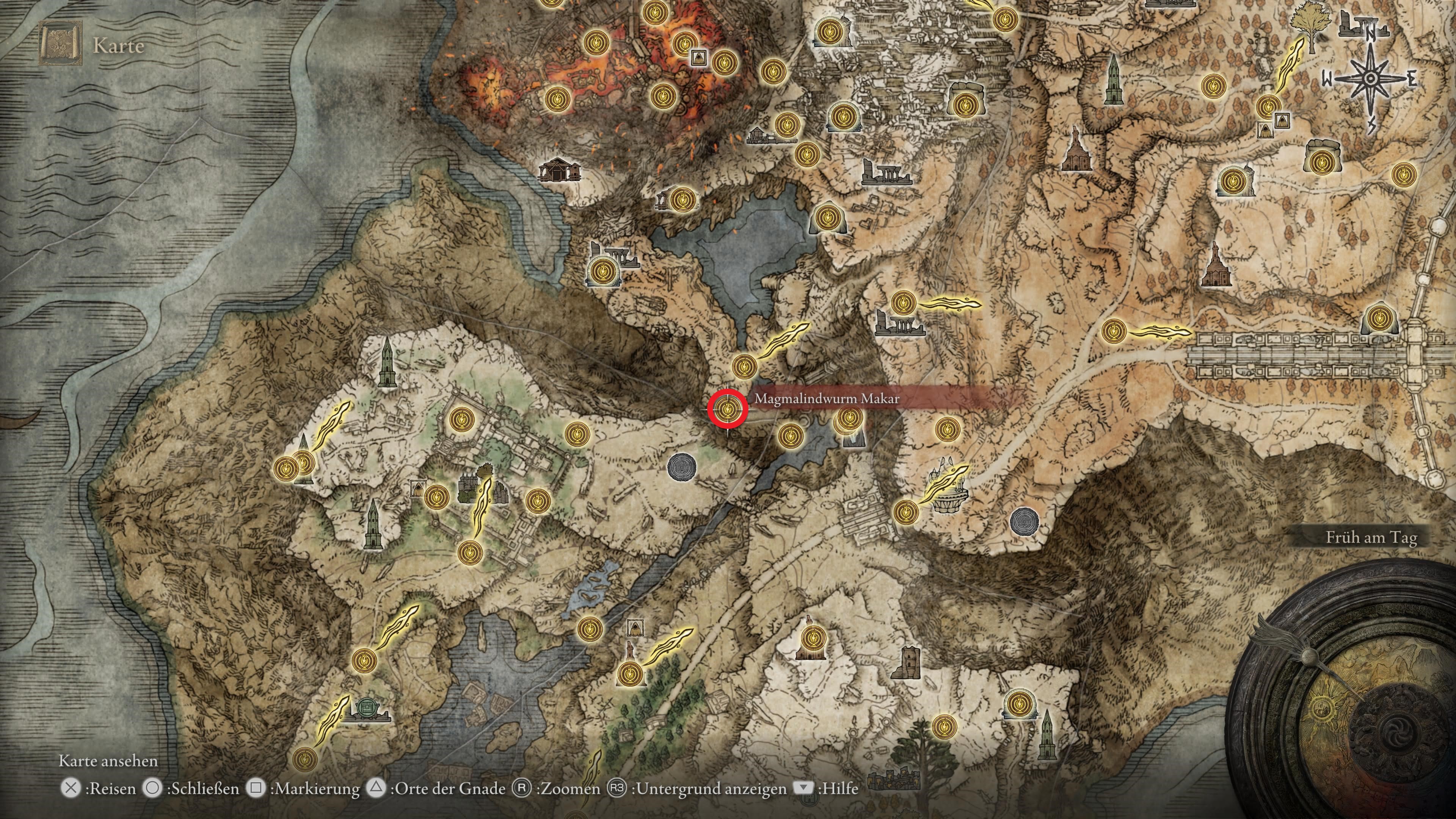
Task: Click the Magmalindwurm Makar name label
Action: click(826, 399)
